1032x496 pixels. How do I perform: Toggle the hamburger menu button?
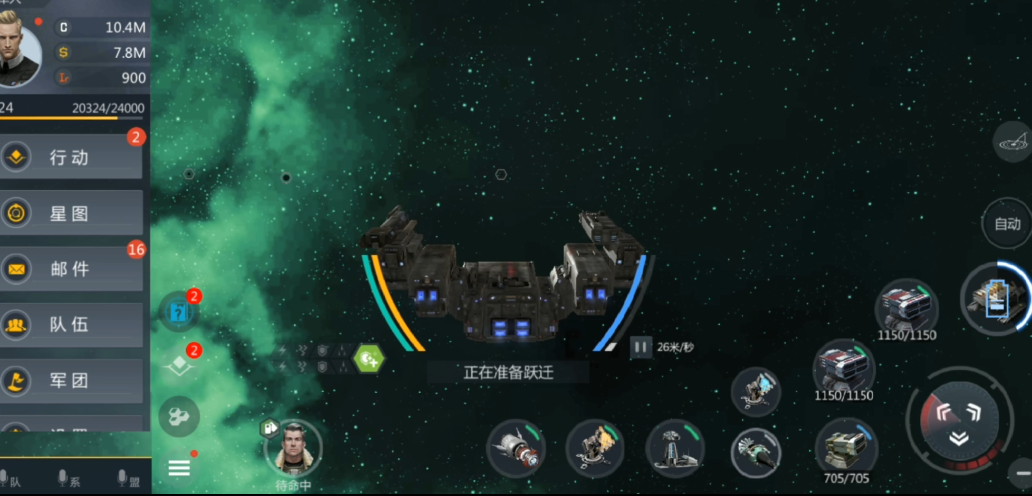tap(179, 467)
